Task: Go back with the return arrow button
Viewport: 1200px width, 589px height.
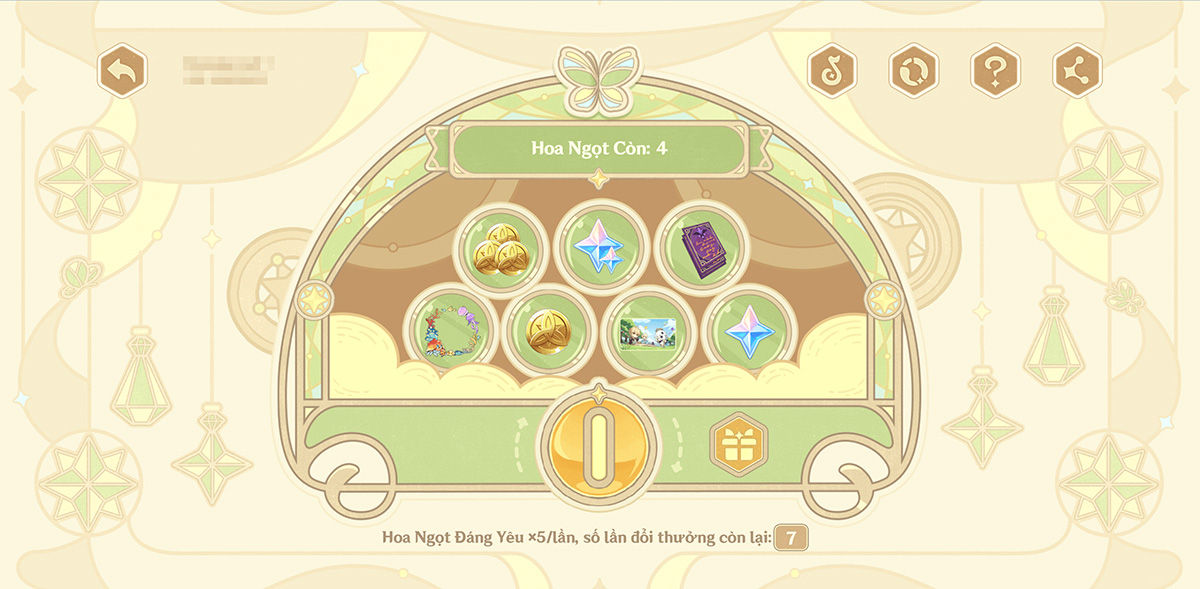Action: tap(122, 71)
